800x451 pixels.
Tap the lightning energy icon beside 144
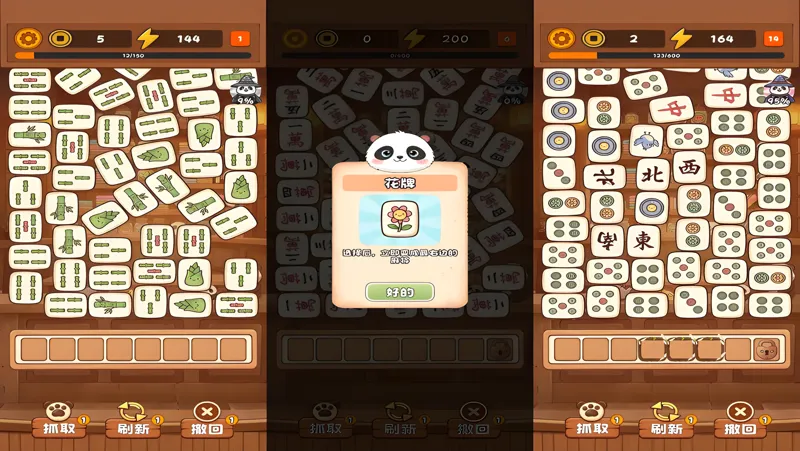click(148, 39)
